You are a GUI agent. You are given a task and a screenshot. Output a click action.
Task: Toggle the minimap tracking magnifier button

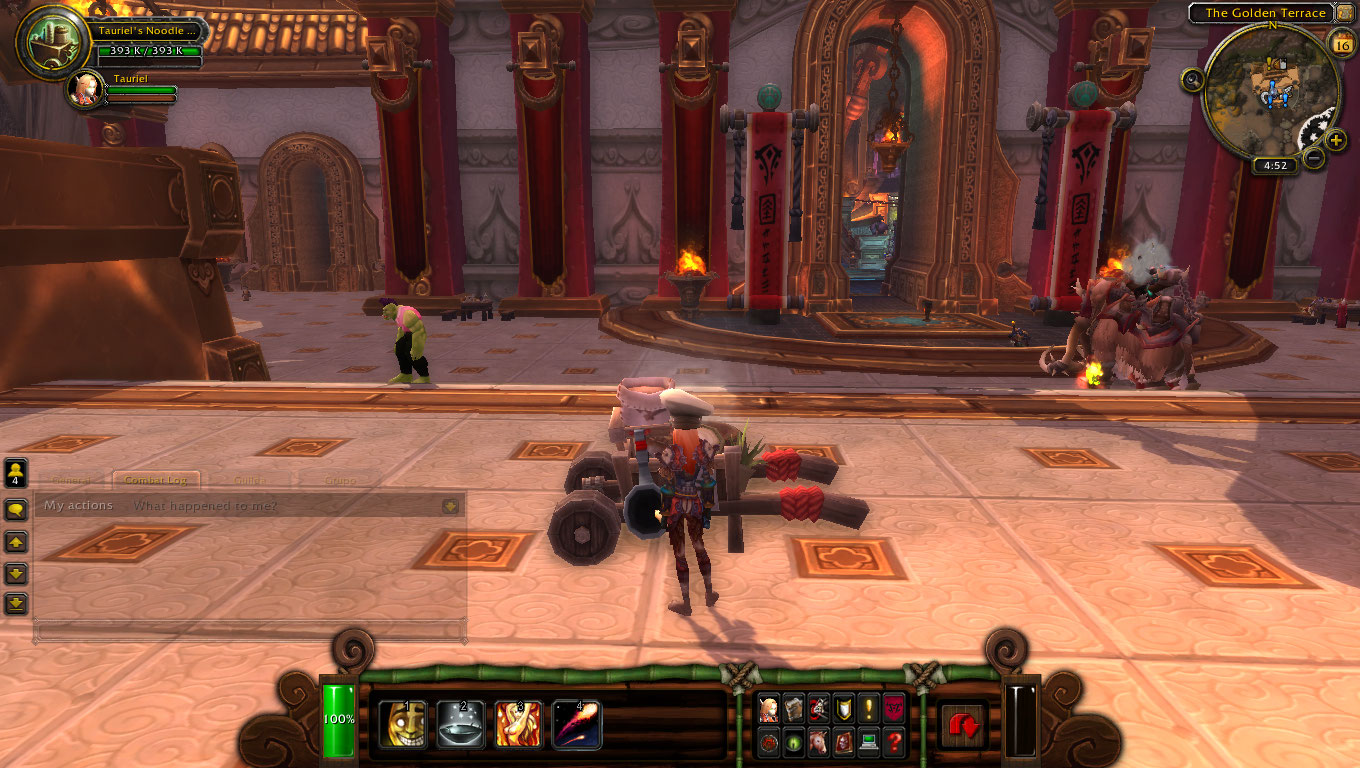1192,80
